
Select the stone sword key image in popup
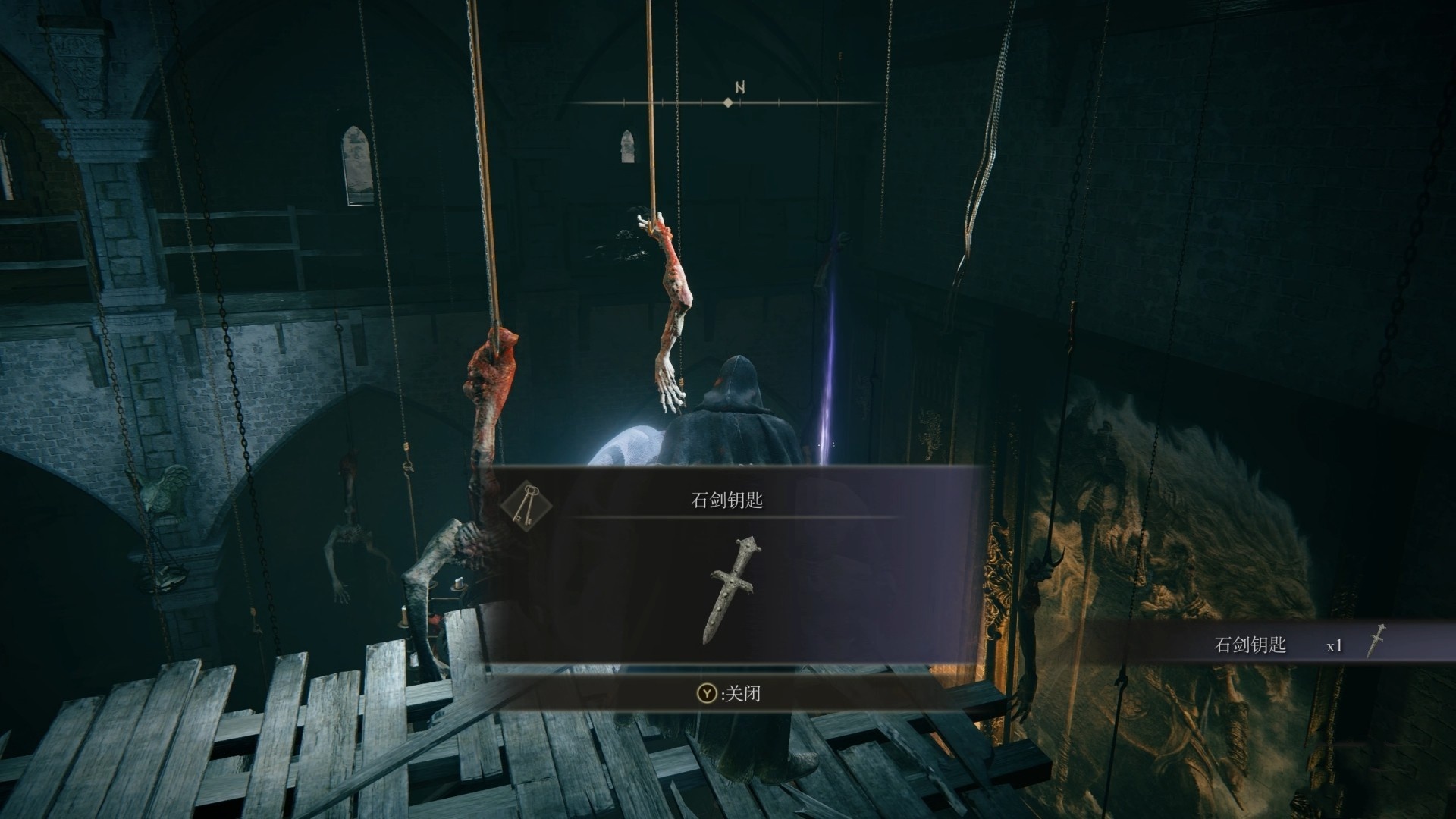733,589
